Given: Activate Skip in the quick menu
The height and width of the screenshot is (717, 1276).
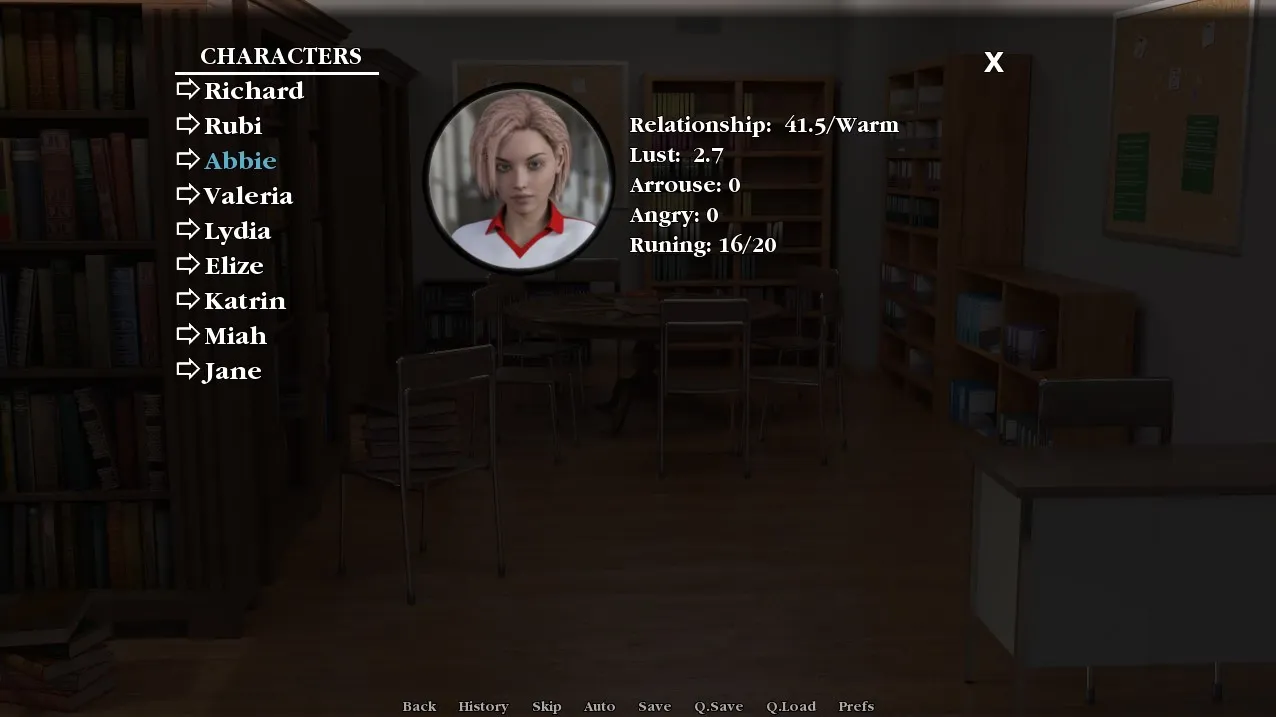Looking at the screenshot, I should (546, 706).
